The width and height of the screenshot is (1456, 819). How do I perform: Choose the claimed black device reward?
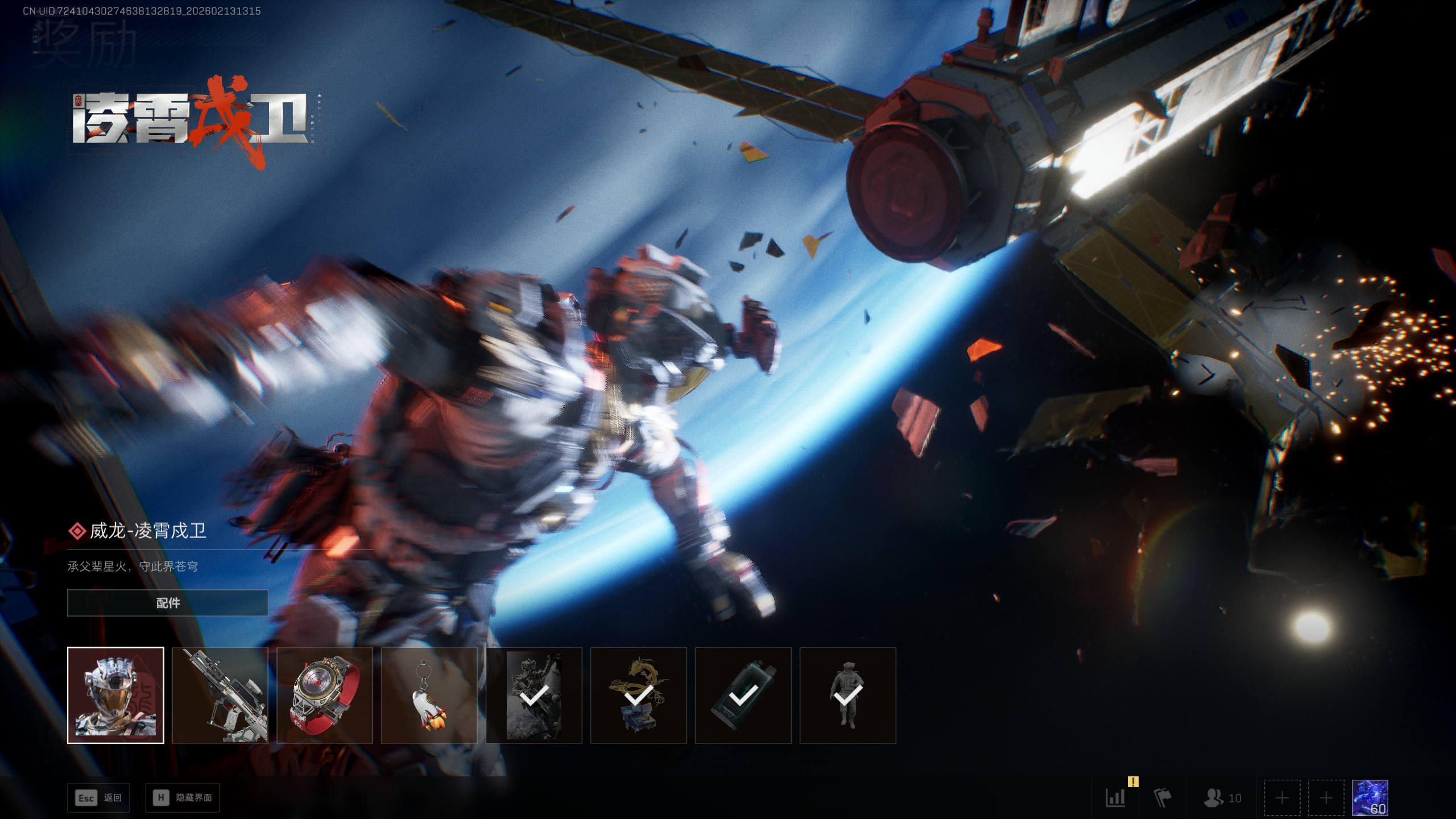pos(743,695)
